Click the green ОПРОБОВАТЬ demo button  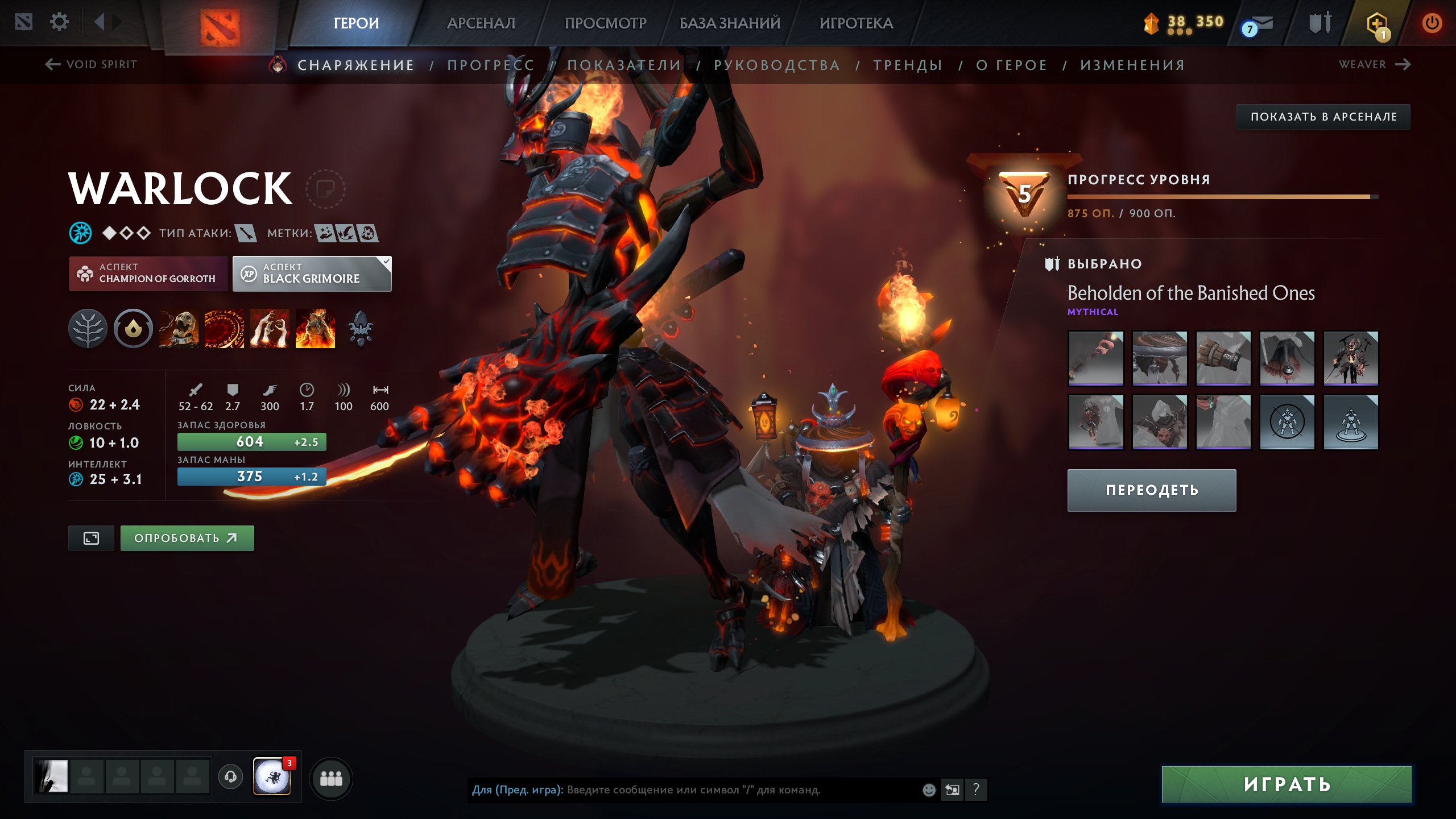[x=187, y=538]
